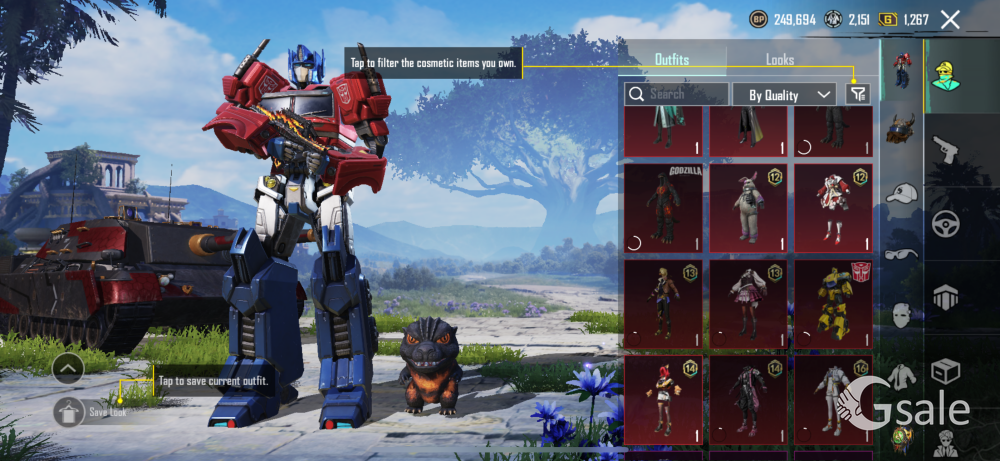Select the yellow-haired character category icon
Image resolution: width=1000 pixels, height=461 pixels.
coord(943,73)
